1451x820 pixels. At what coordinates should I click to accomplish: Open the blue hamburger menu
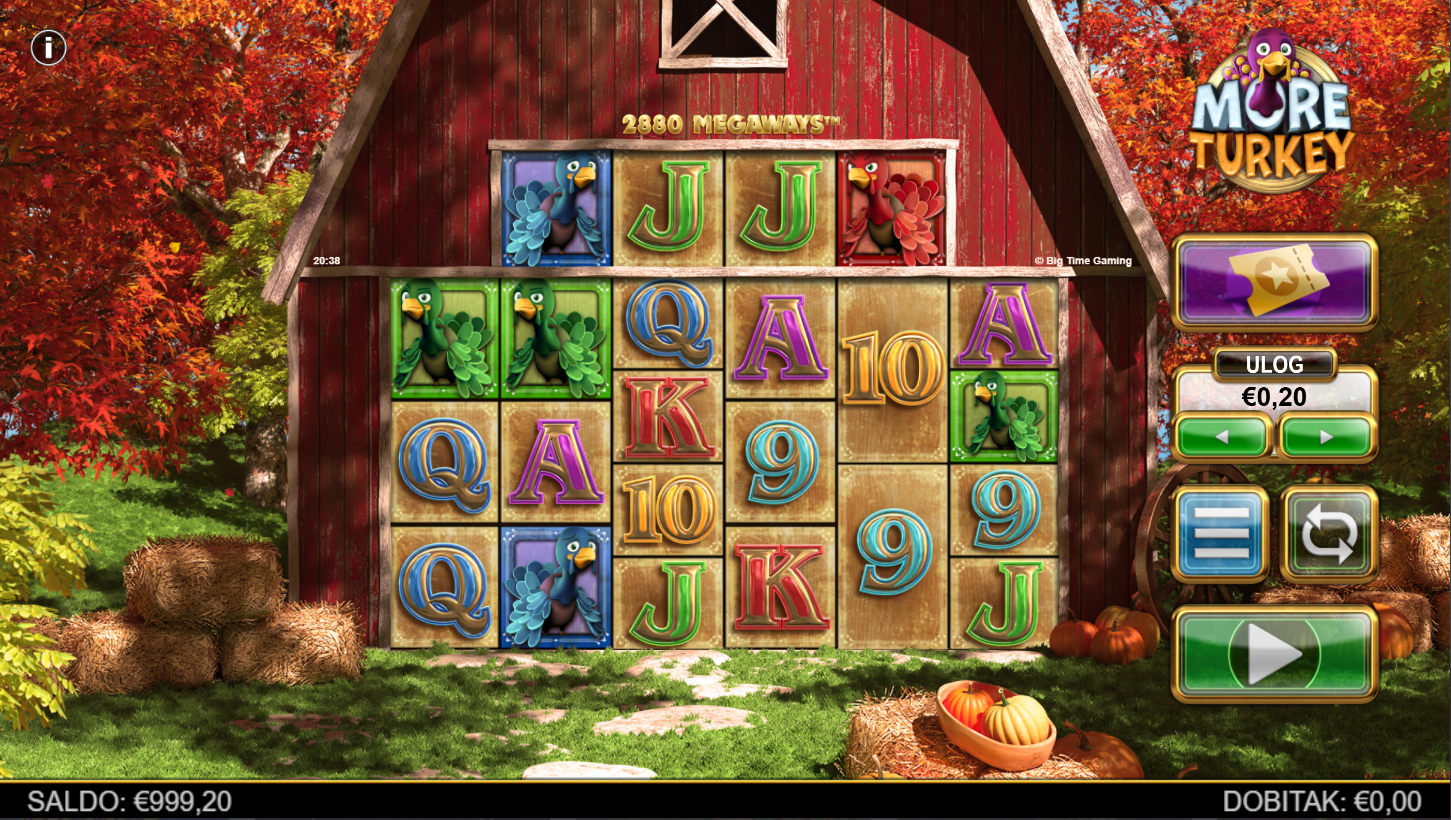pos(1221,534)
